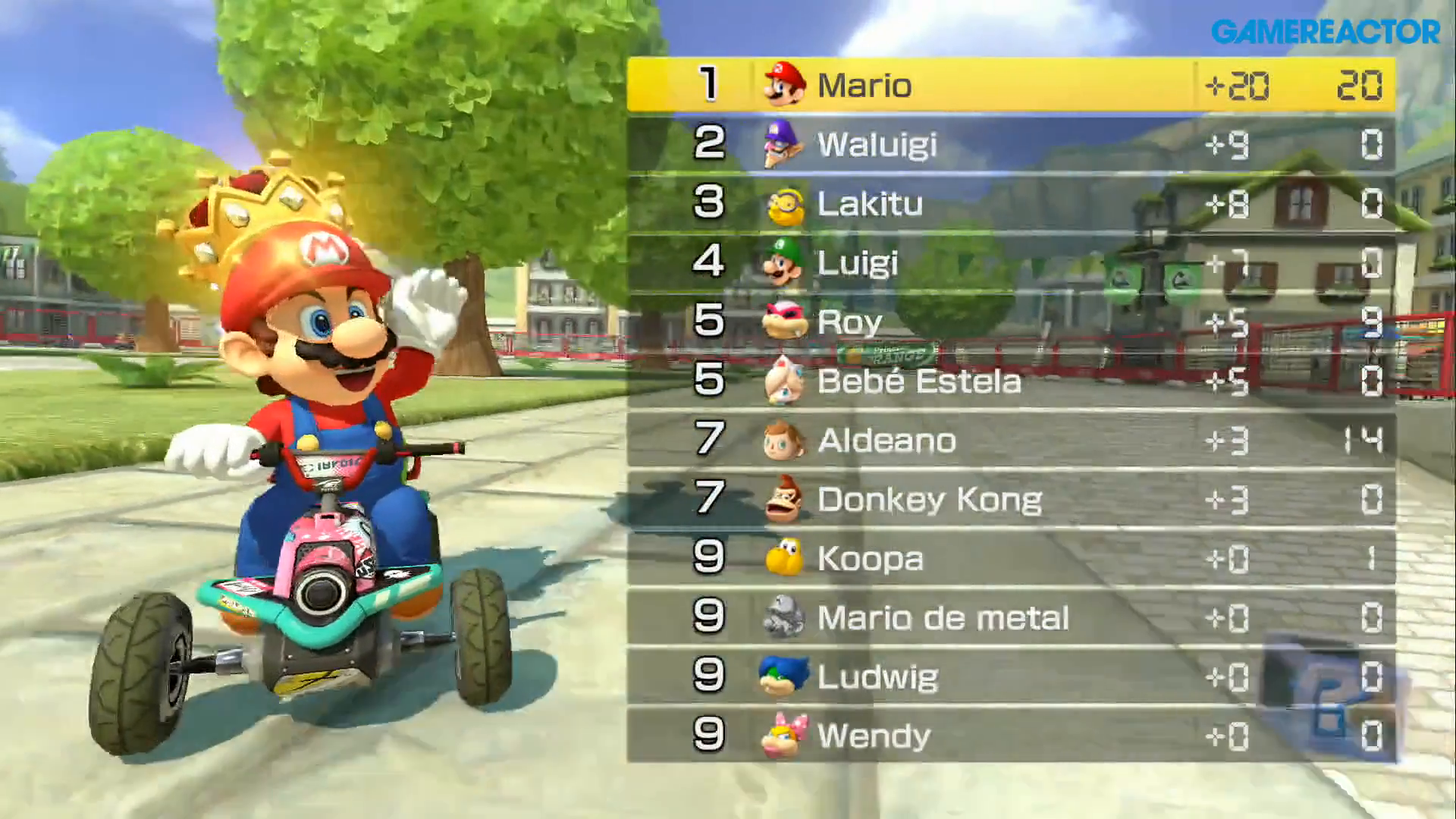The width and height of the screenshot is (1456, 819).
Task: Click Luigi's character icon
Action: click(x=783, y=262)
